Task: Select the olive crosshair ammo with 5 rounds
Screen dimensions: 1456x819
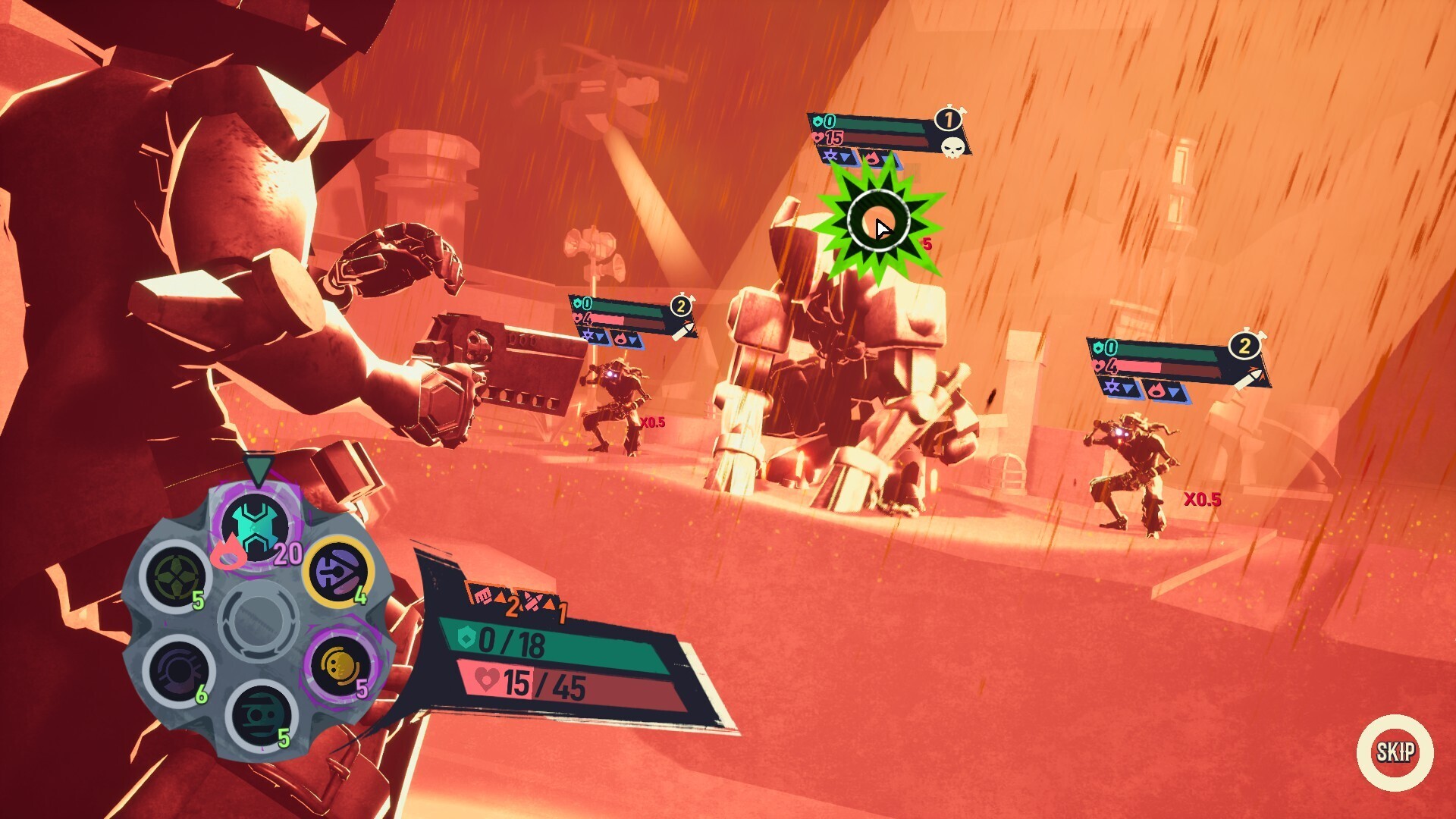Action: pos(175,575)
